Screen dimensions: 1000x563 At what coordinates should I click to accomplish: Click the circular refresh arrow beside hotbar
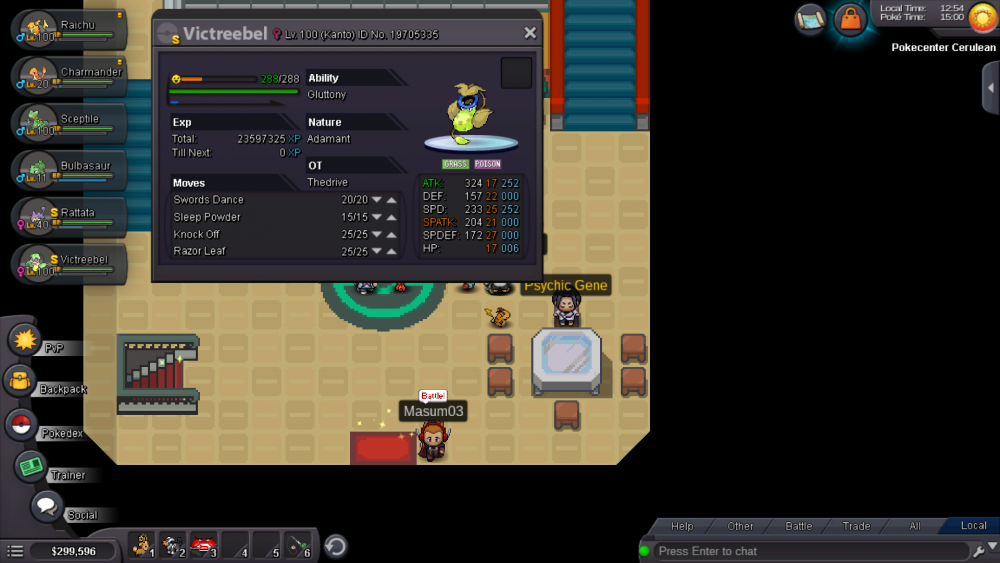337,546
